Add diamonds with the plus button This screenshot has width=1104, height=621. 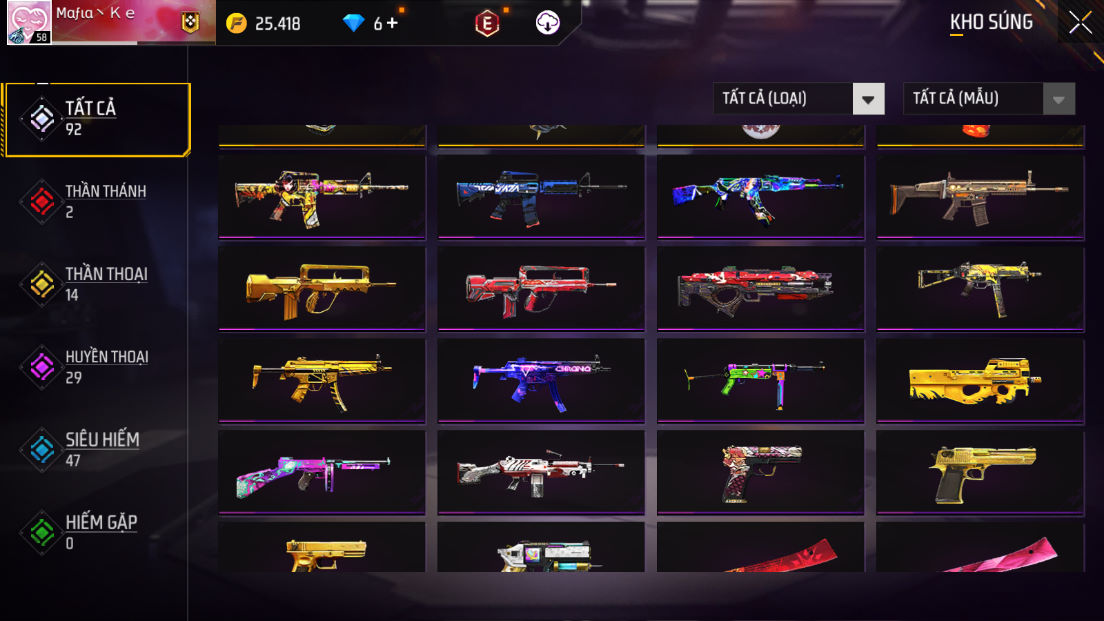(392, 23)
